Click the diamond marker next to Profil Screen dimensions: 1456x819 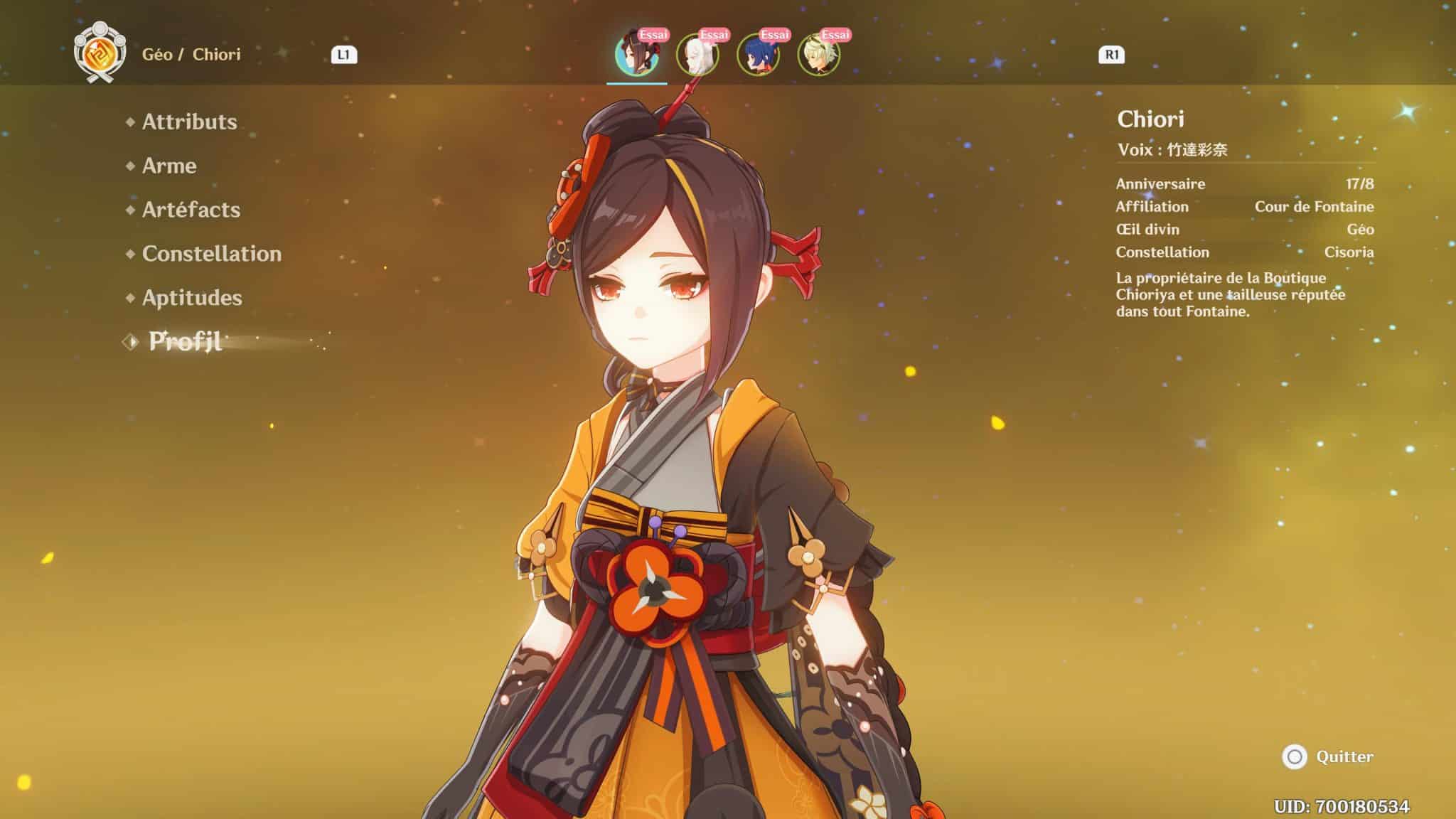(x=130, y=341)
